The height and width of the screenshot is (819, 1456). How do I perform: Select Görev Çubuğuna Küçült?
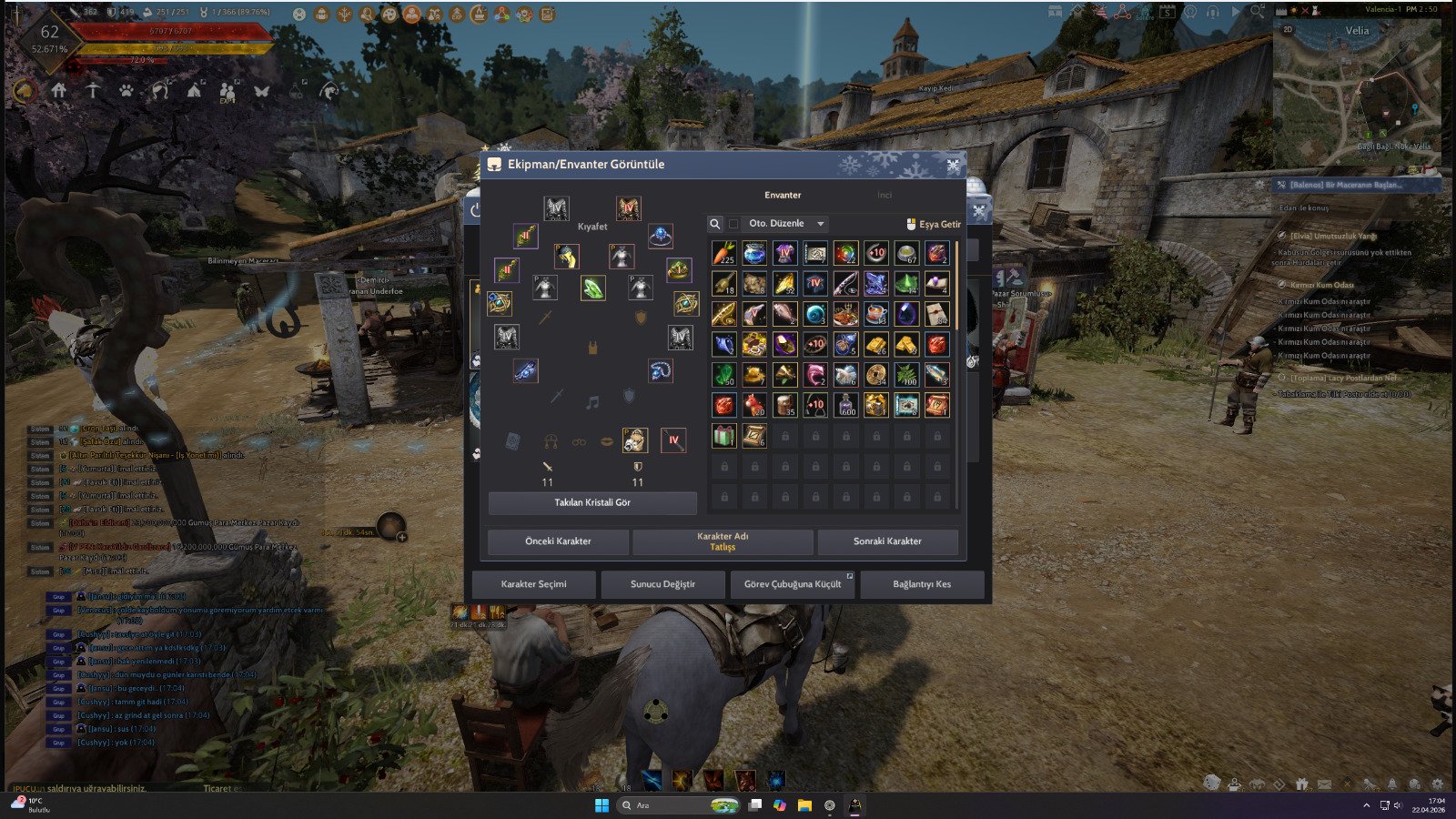(x=792, y=584)
